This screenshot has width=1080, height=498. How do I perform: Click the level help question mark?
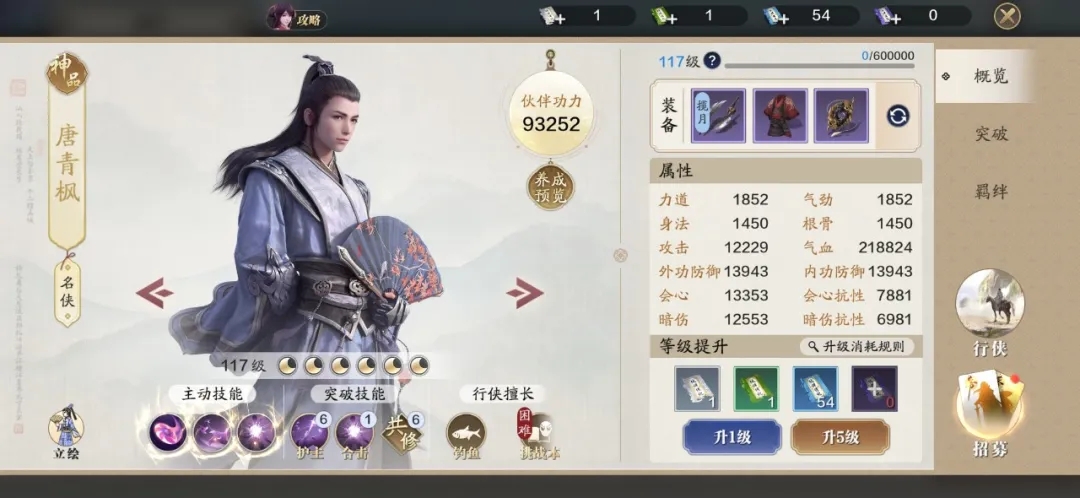coord(712,61)
